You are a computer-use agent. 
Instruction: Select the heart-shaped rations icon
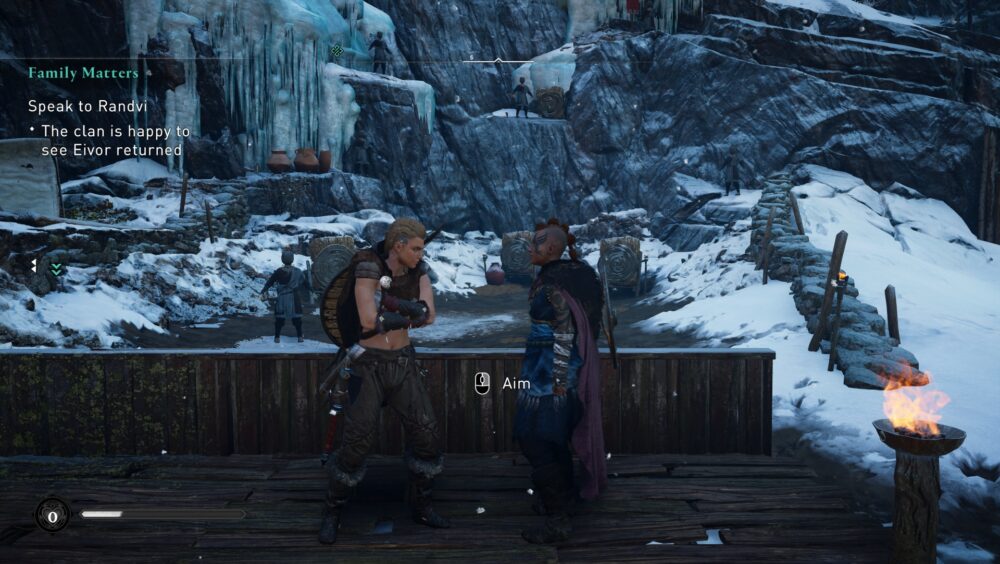52,515
